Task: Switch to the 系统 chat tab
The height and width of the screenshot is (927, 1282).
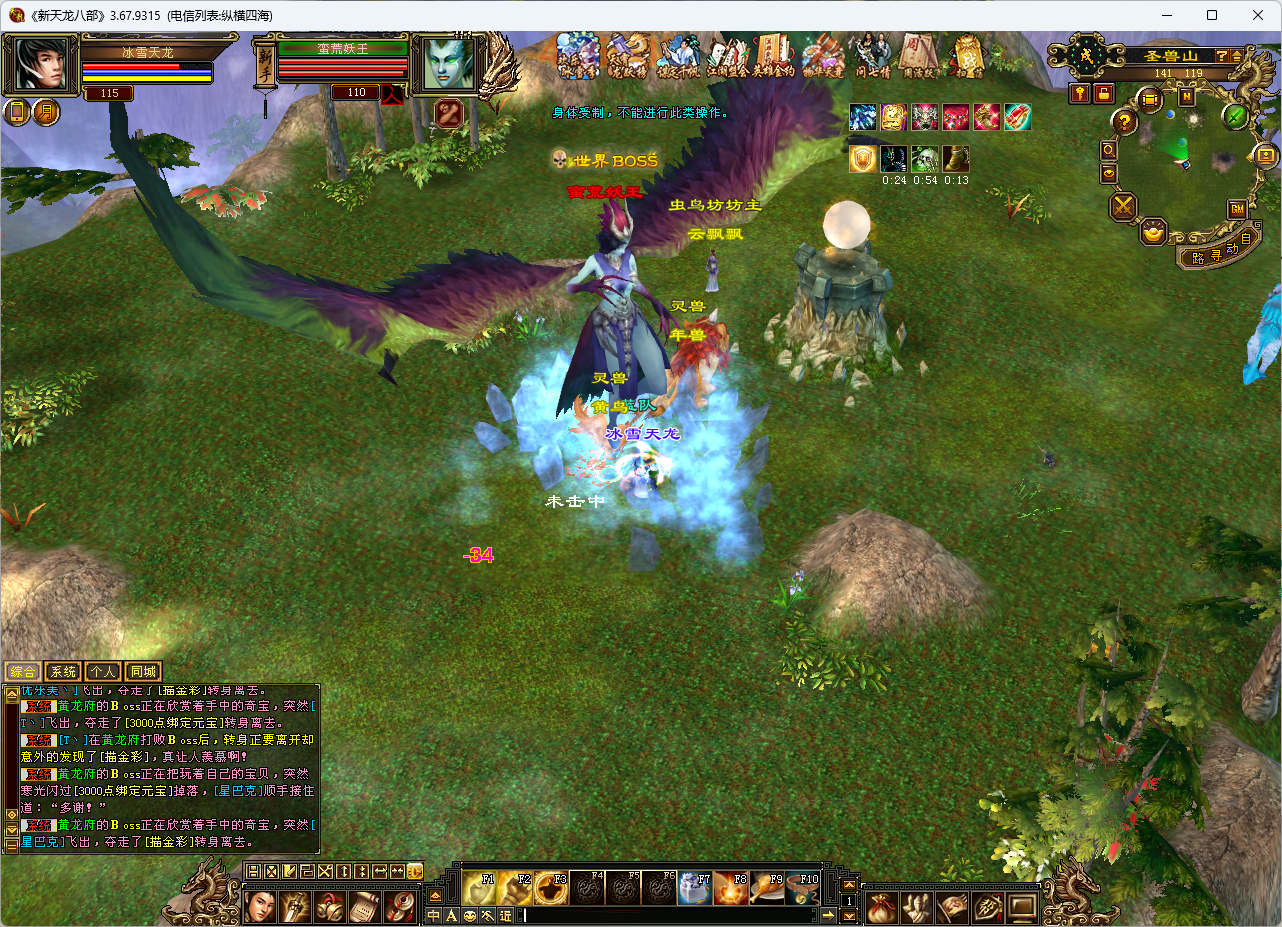Action: [63, 672]
